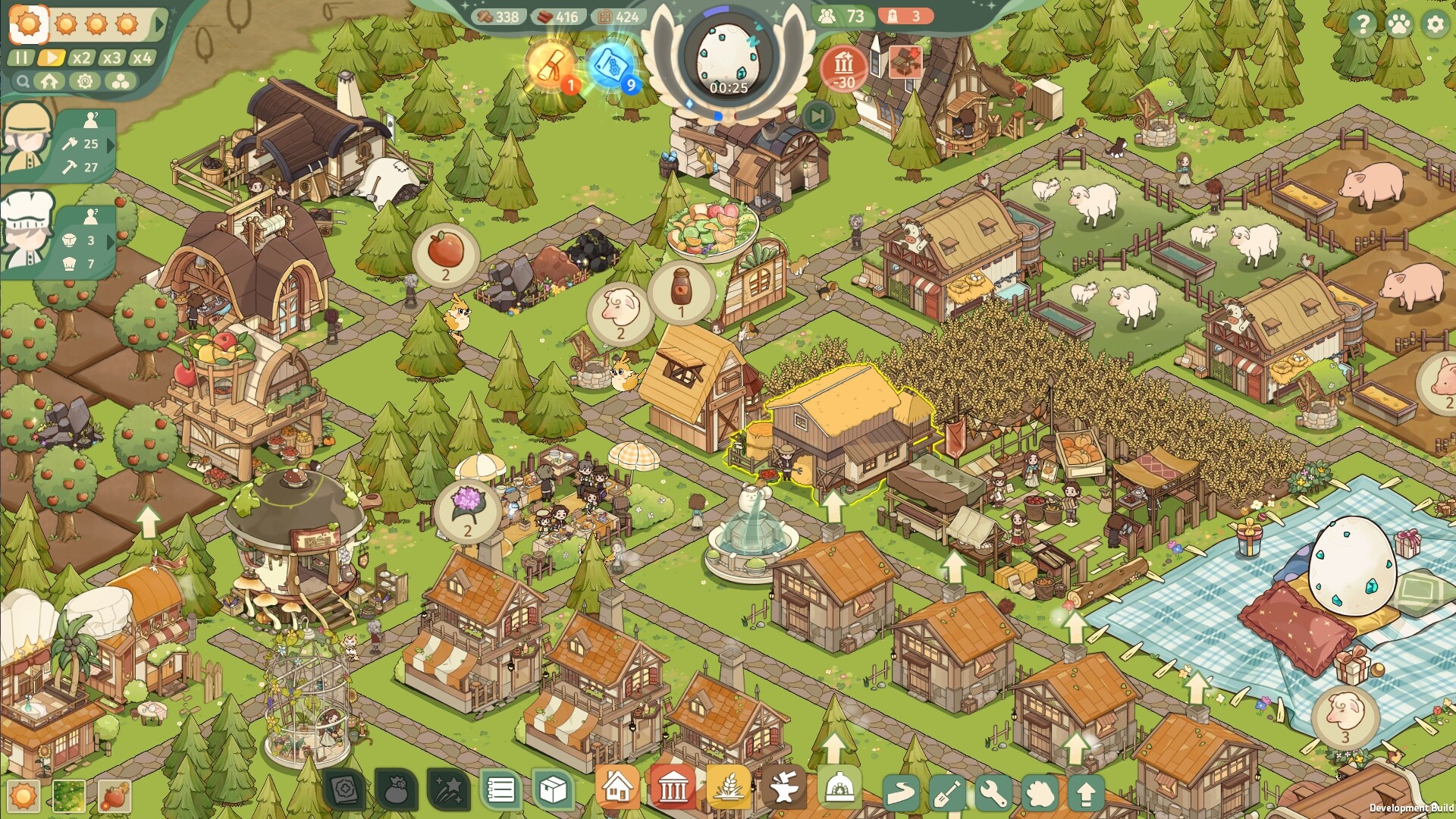Open the task list notebook button

[500, 790]
